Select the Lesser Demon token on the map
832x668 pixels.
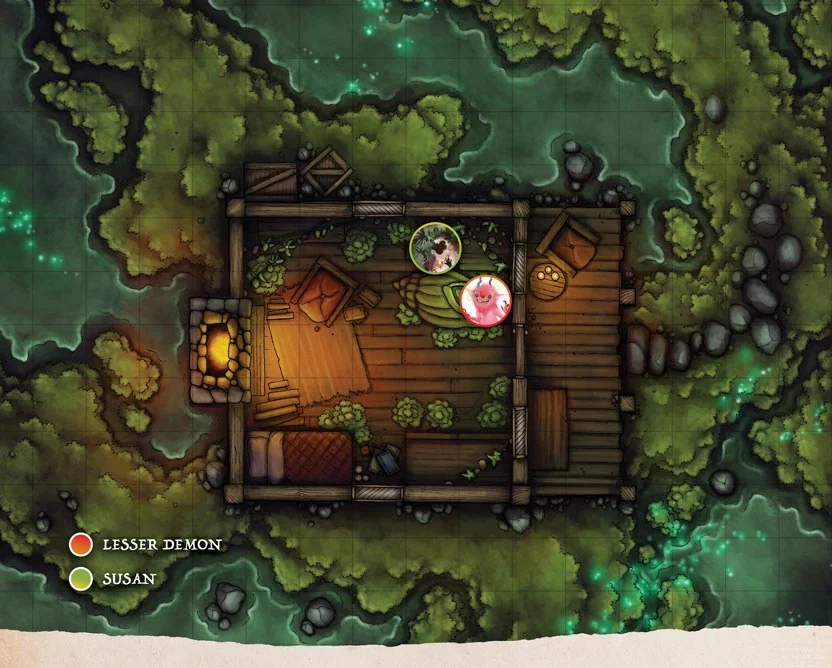[x=486, y=300]
